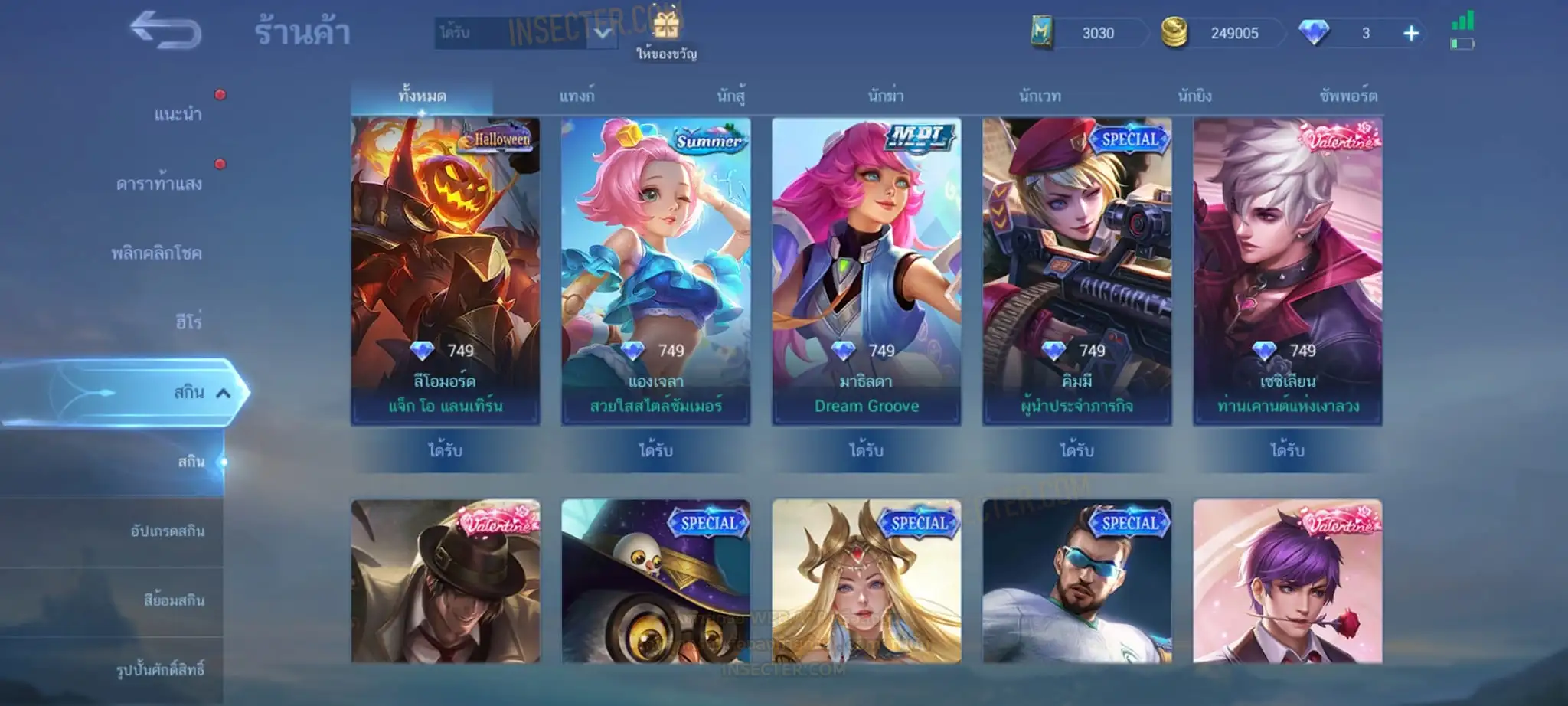
Task: Select the Special owl wizard-hat skin card
Action: pyautogui.click(x=655, y=581)
